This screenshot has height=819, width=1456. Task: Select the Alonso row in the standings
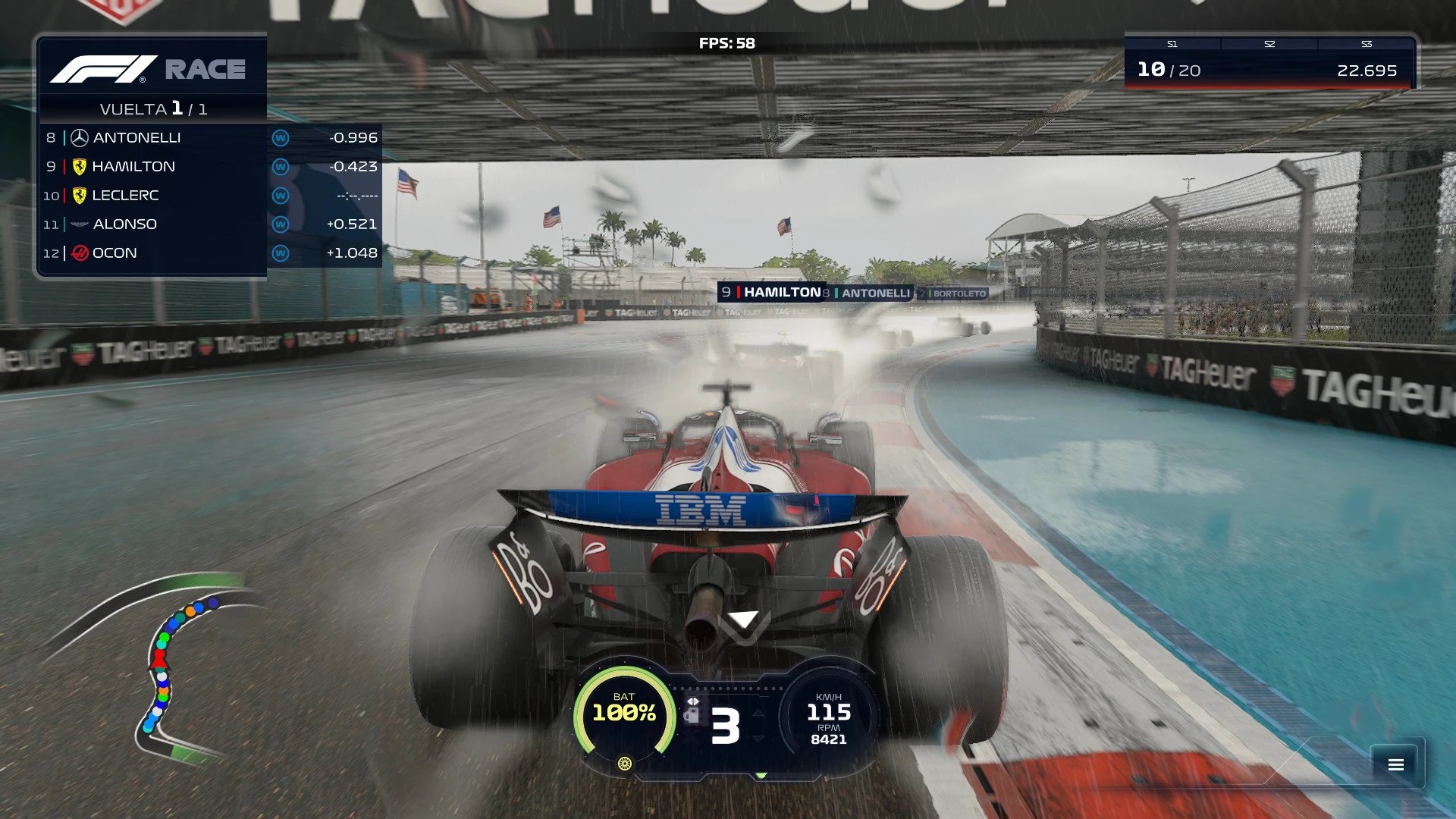(x=211, y=224)
